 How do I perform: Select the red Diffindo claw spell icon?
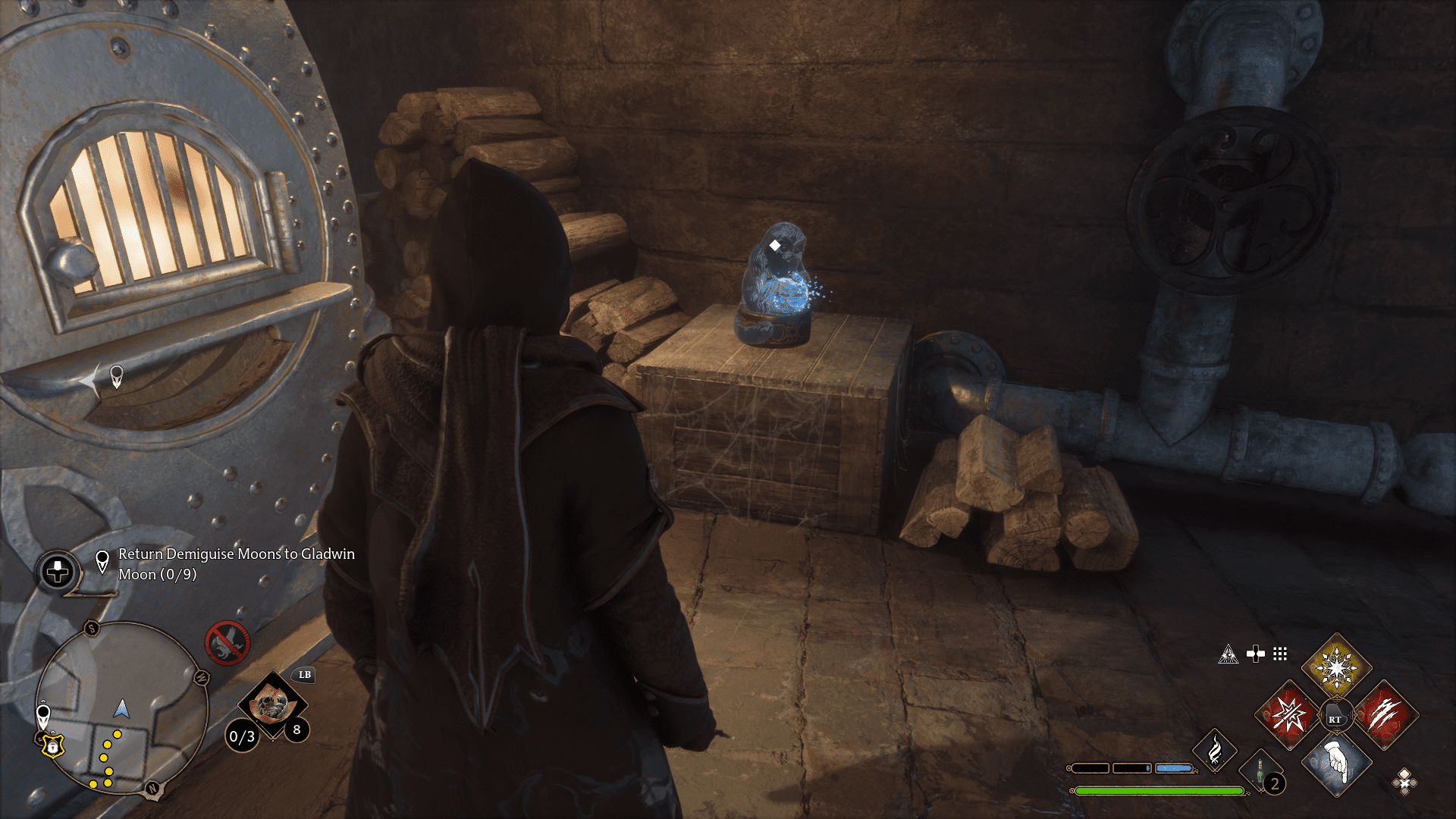point(1386,714)
